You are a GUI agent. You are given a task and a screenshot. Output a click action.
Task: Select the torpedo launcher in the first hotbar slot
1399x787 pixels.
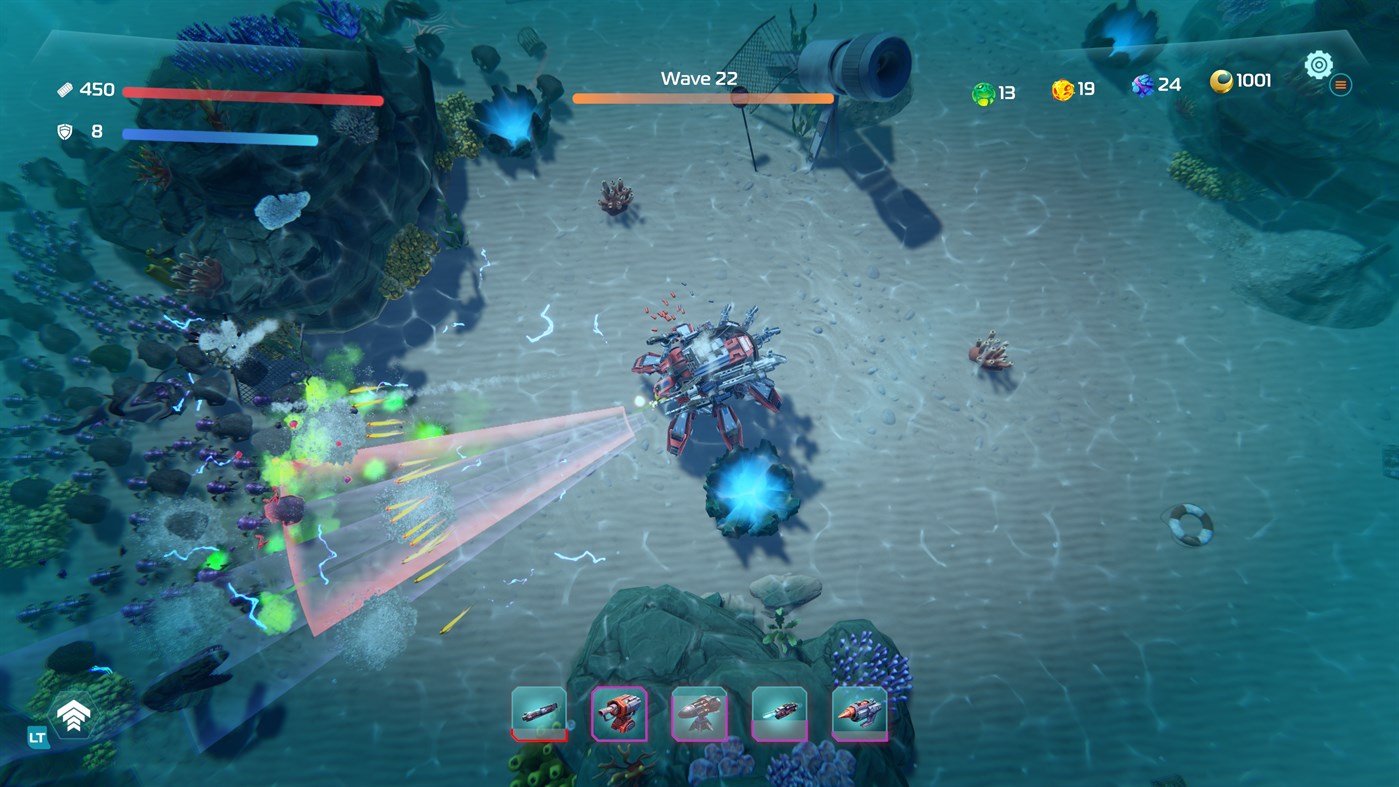(x=539, y=710)
